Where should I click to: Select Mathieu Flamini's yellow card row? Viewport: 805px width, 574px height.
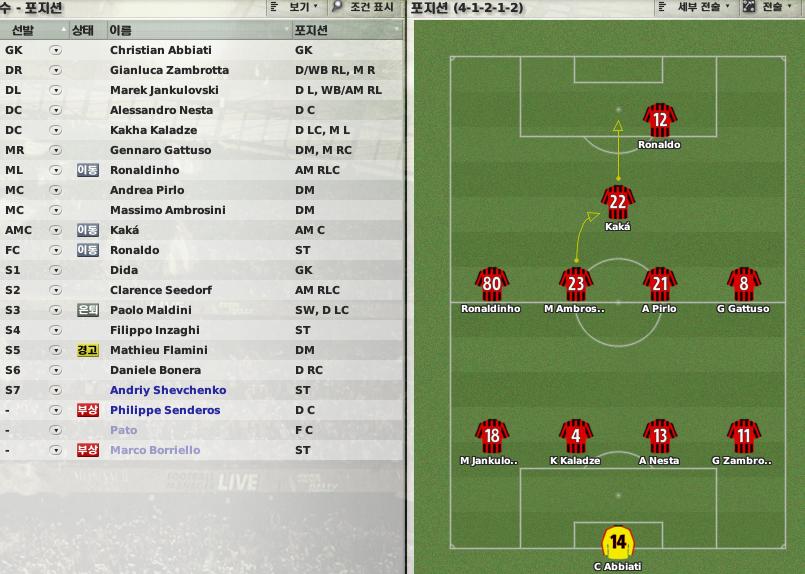pos(158,350)
